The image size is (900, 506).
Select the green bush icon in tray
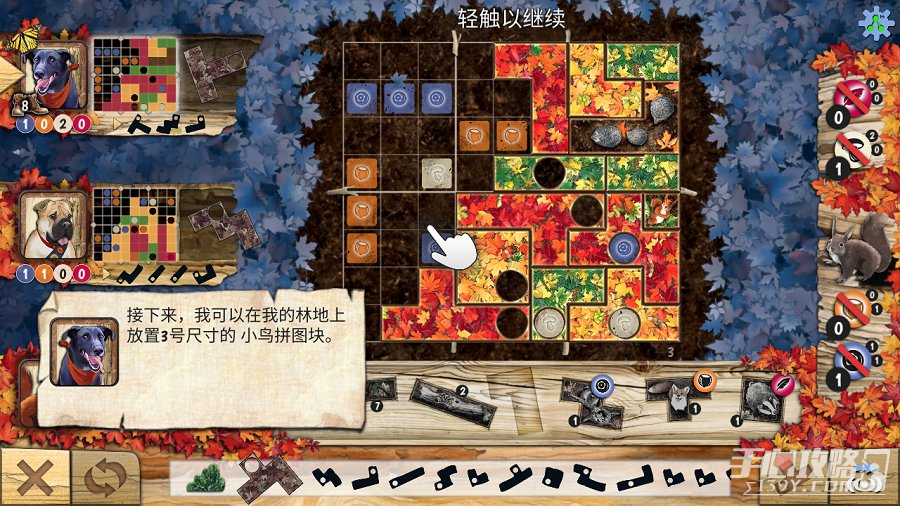click(206, 478)
